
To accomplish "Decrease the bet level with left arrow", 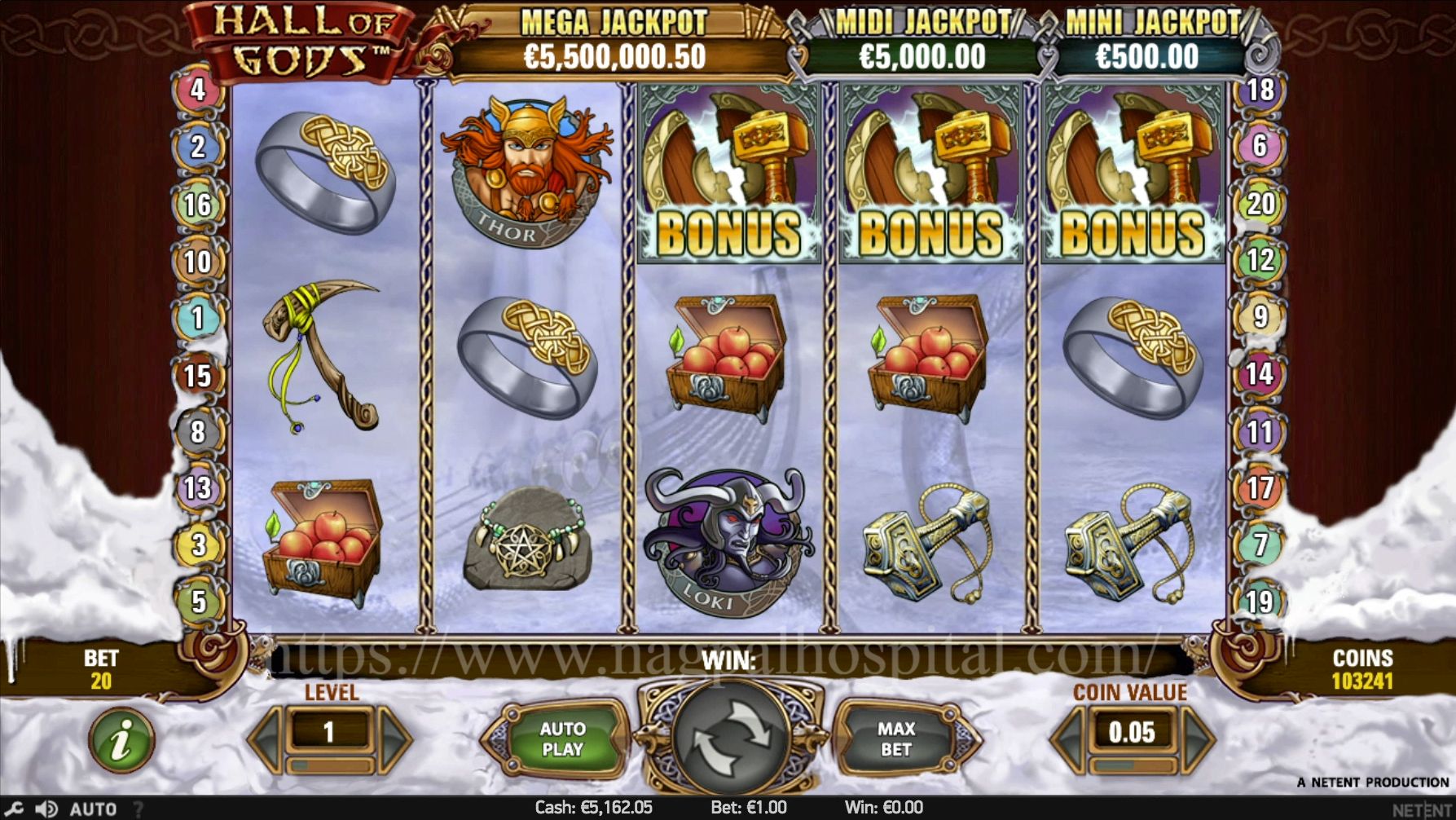I will pyautogui.click(x=267, y=738).
